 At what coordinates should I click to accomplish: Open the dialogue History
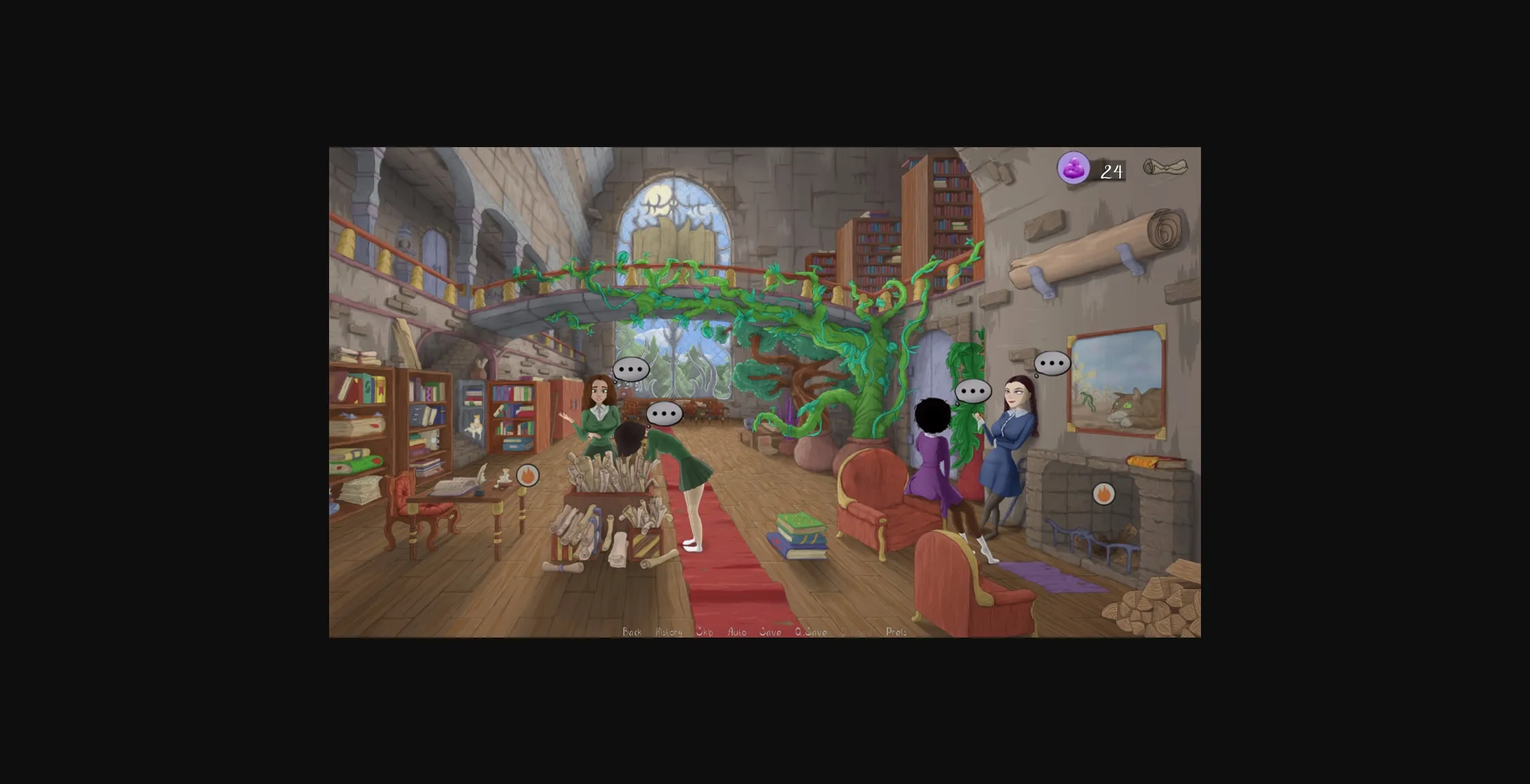pyautogui.click(x=668, y=632)
